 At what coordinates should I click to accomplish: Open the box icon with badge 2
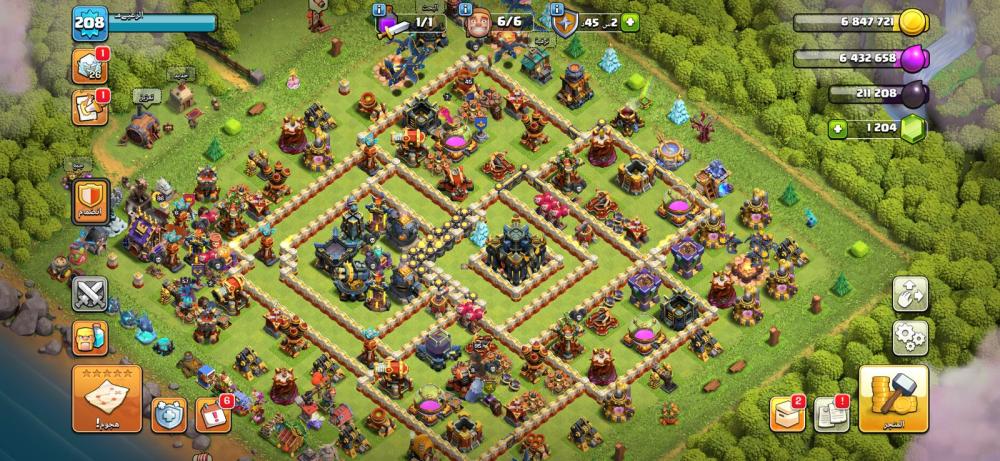(786, 413)
